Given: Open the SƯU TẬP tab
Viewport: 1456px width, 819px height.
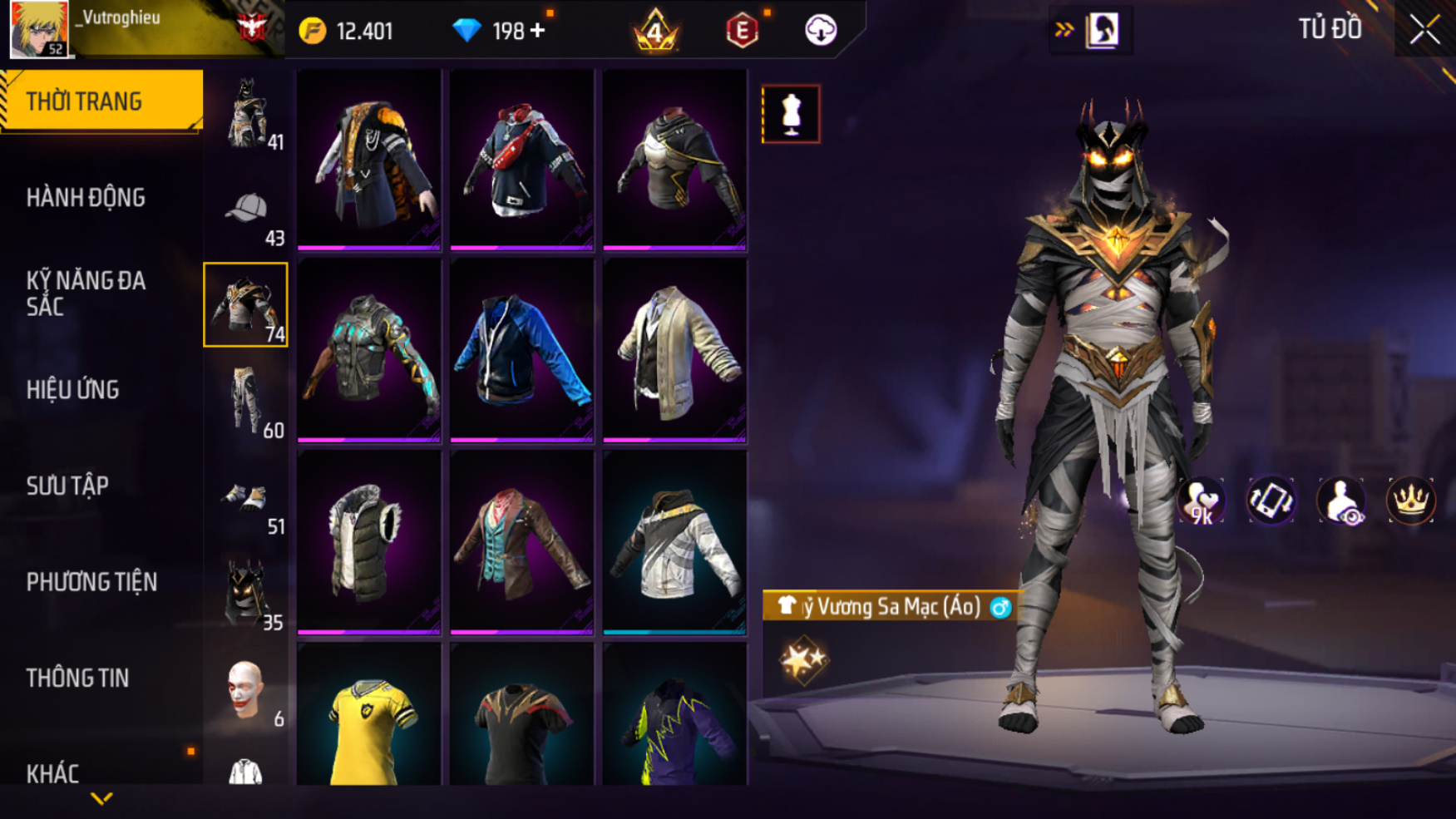Looking at the screenshot, I should coord(67,486).
